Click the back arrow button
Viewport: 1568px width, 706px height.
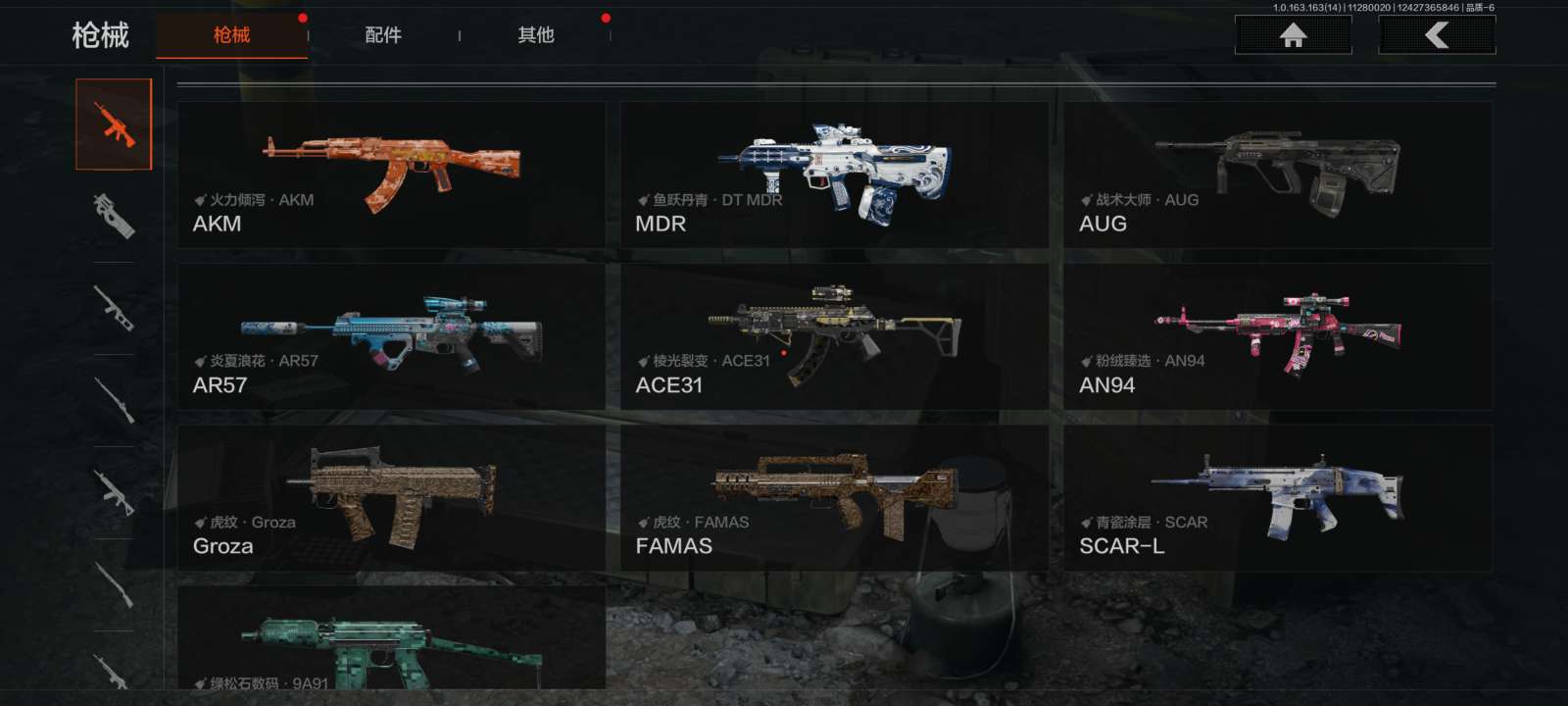click(x=1437, y=36)
